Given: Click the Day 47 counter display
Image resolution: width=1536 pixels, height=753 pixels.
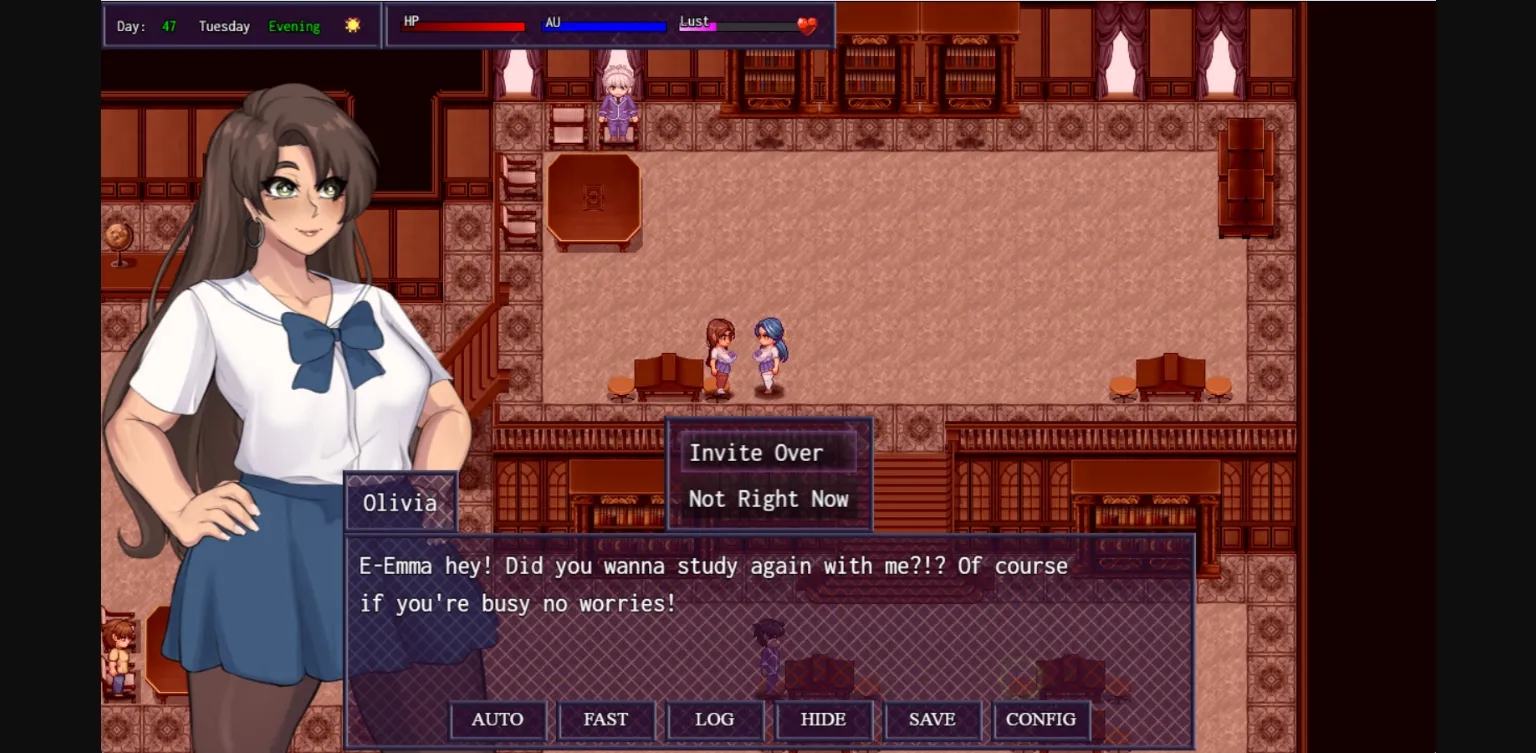Looking at the screenshot, I should (x=146, y=26).
